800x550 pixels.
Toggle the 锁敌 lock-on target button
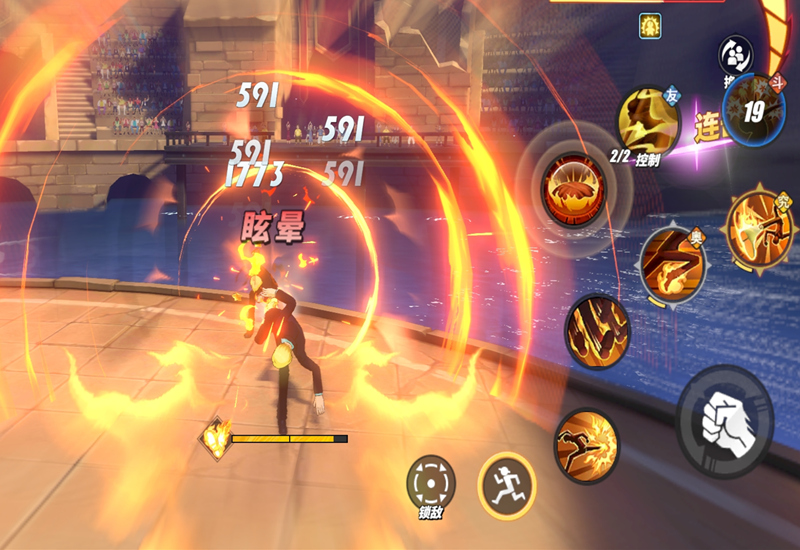pyautogui.click(x=431, y=484)
